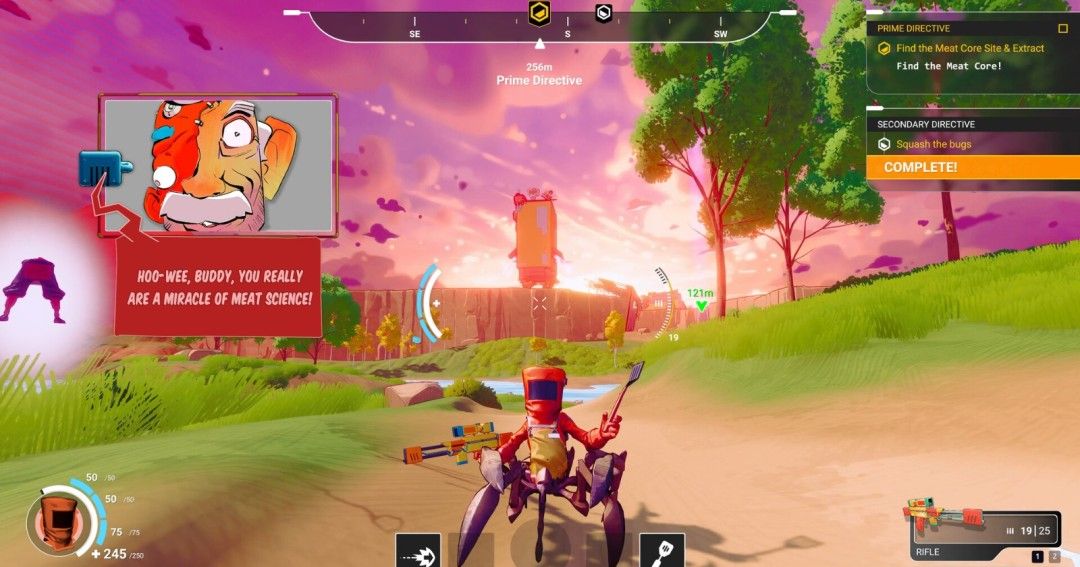Open the Prime Directive objective tracker
Image resolution: width=1080 pixels, height=567 pixels.
pyautogui.click(x=914, y=29)
